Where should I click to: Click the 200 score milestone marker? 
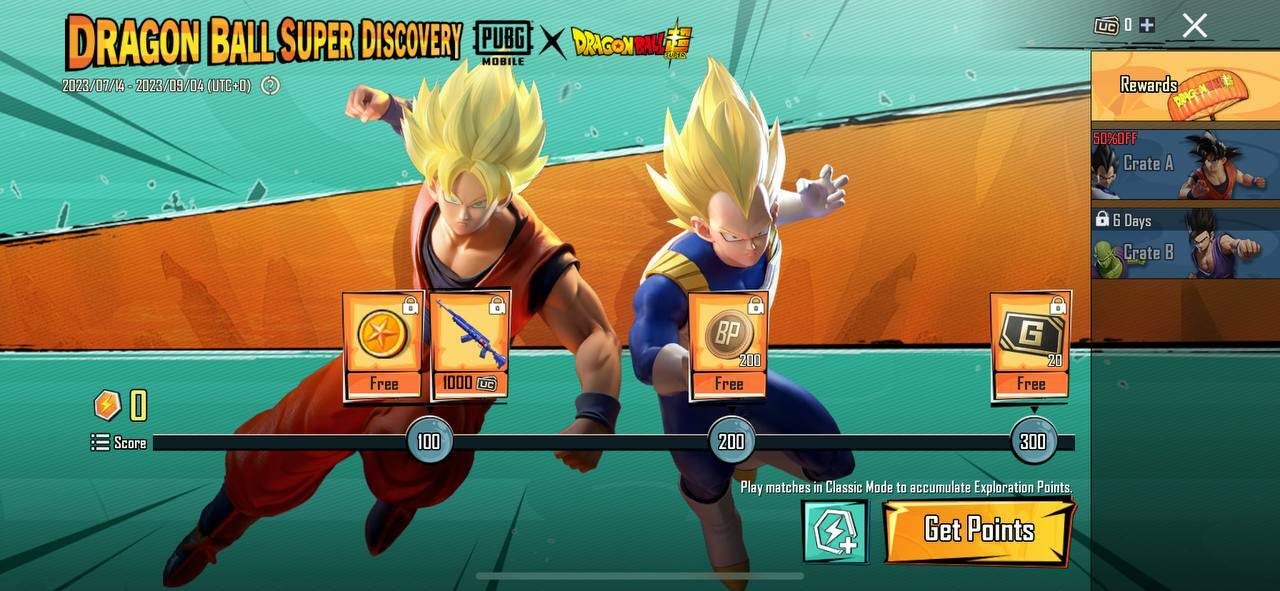click(731, 441)
